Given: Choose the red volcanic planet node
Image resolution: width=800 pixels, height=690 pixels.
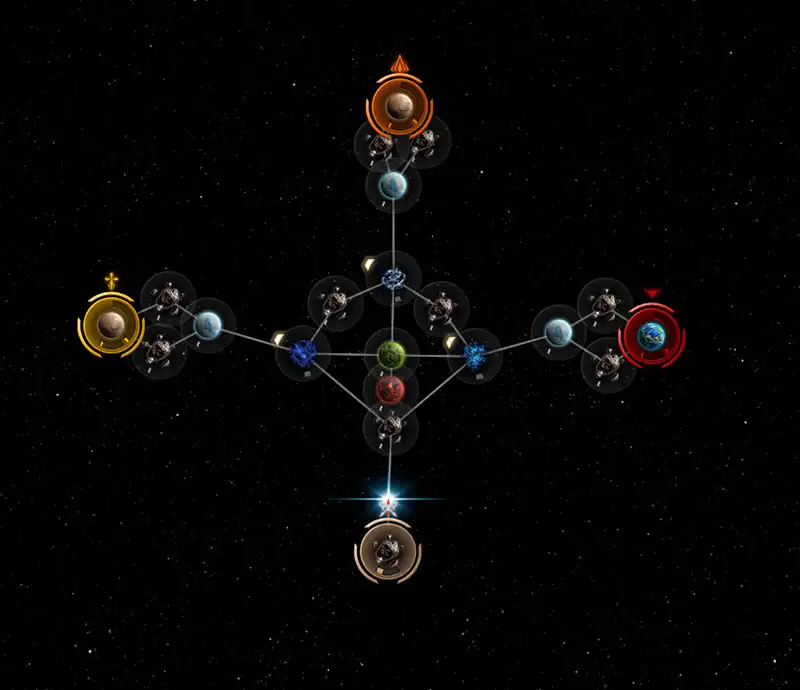Looking at the screenshot, I should pos(390,386).
